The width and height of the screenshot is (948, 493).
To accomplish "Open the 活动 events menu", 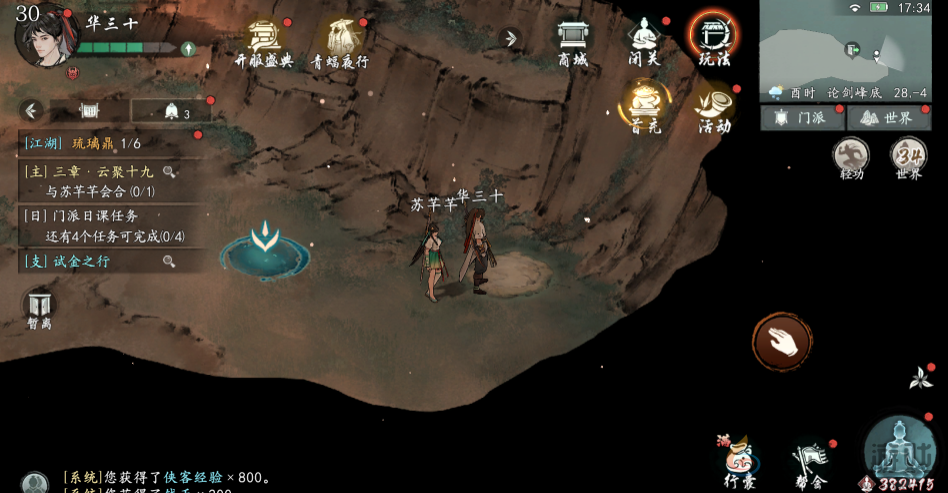I will tap(714, 109).
